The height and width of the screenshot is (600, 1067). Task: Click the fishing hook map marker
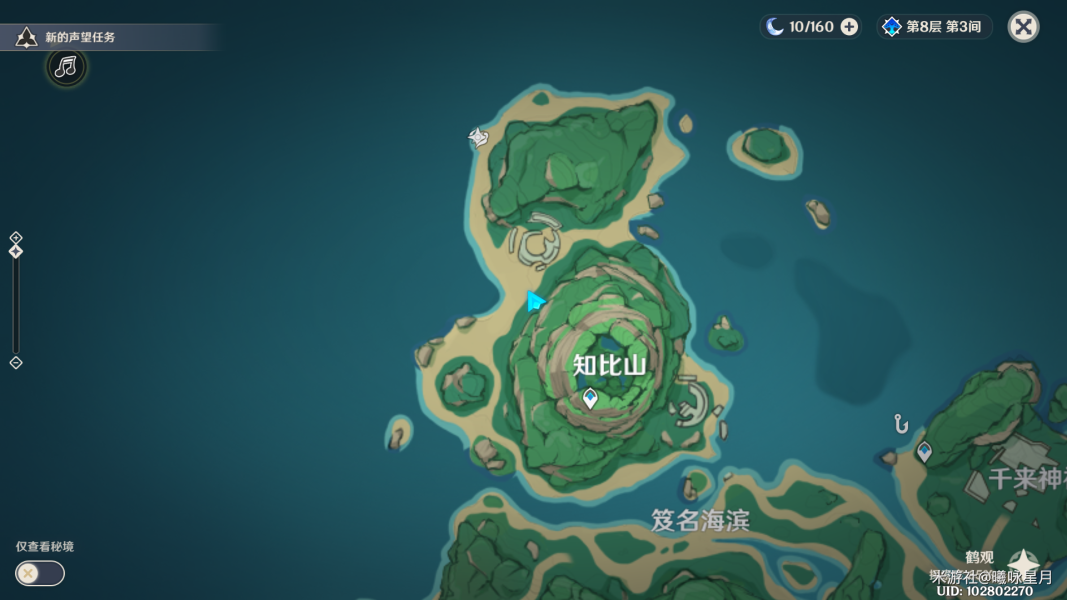click(x=901, y=424)
